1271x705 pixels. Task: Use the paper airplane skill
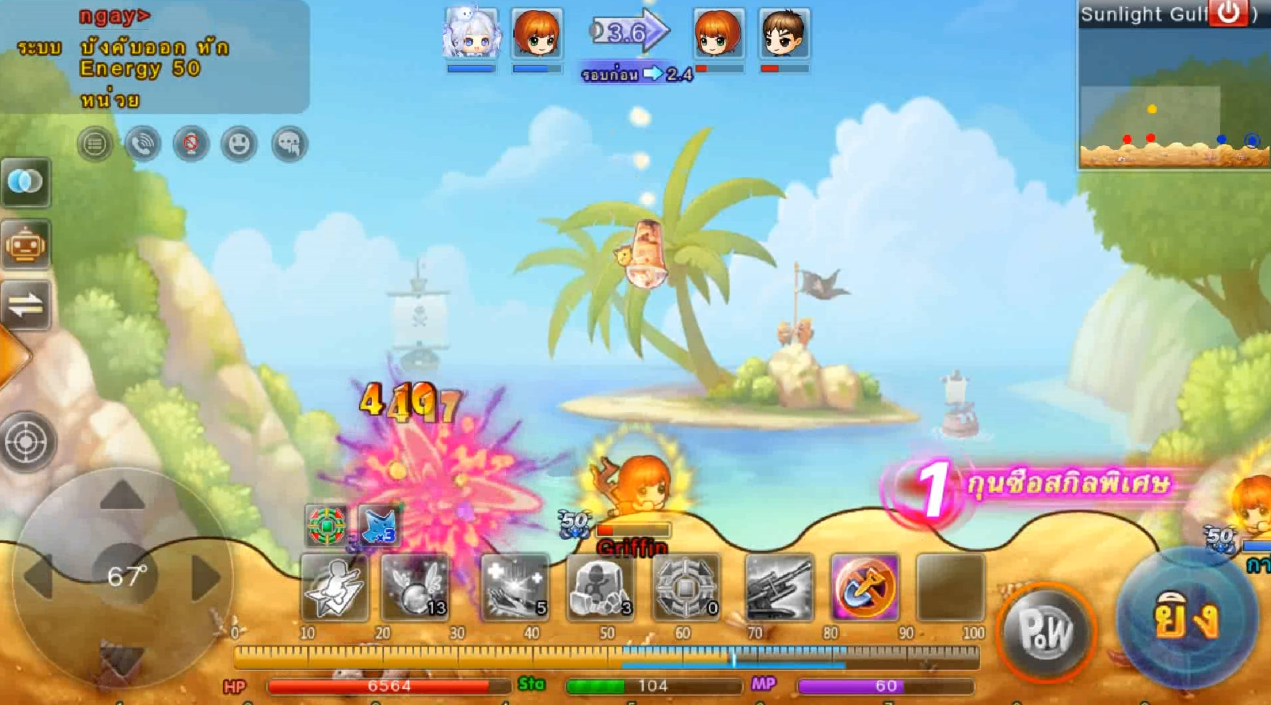pos(335,588)
